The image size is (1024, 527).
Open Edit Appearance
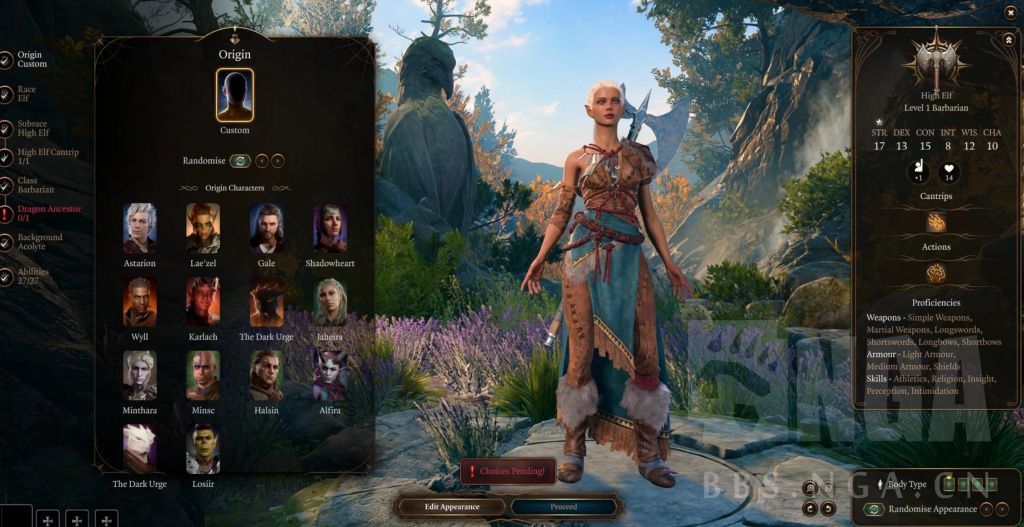click(x=452, y=506)
